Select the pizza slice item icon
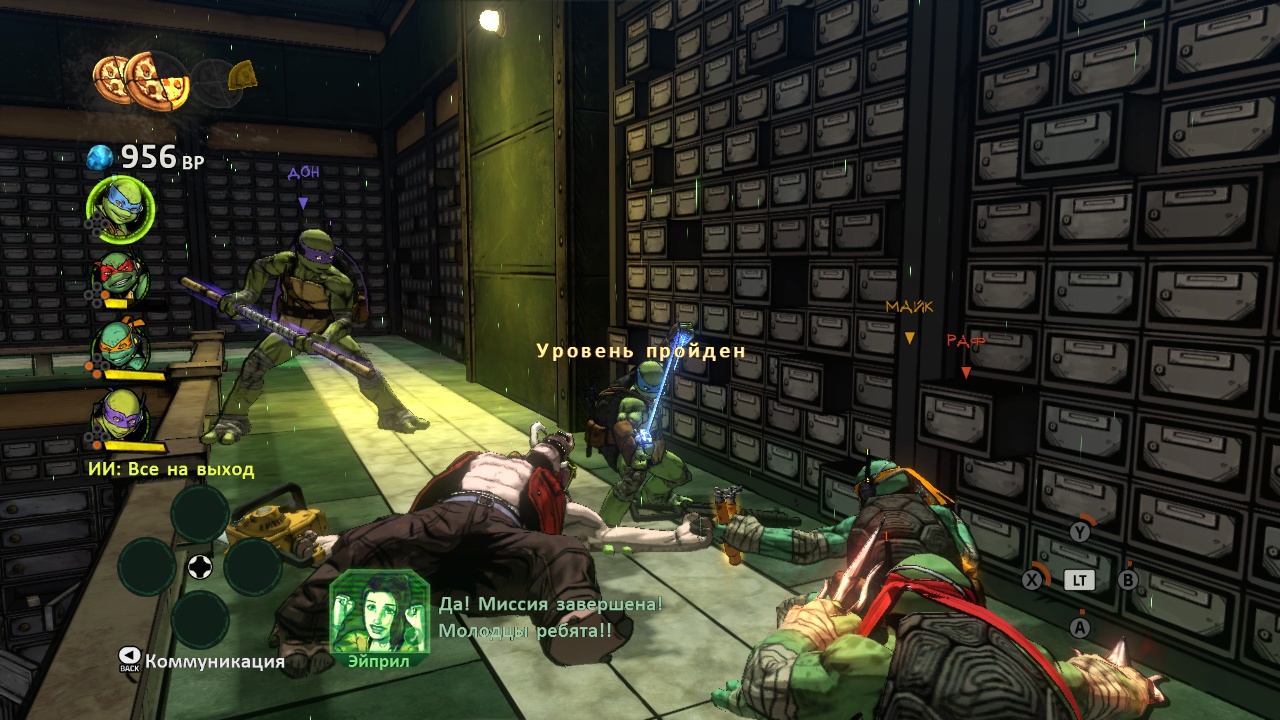 pos(242,75)
